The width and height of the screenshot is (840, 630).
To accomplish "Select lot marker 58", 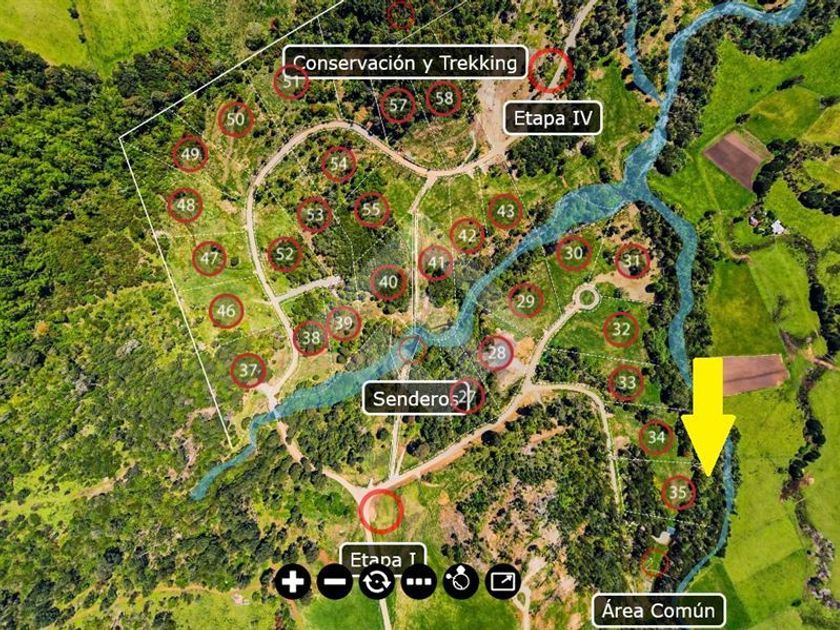I will tap(444, 98).
